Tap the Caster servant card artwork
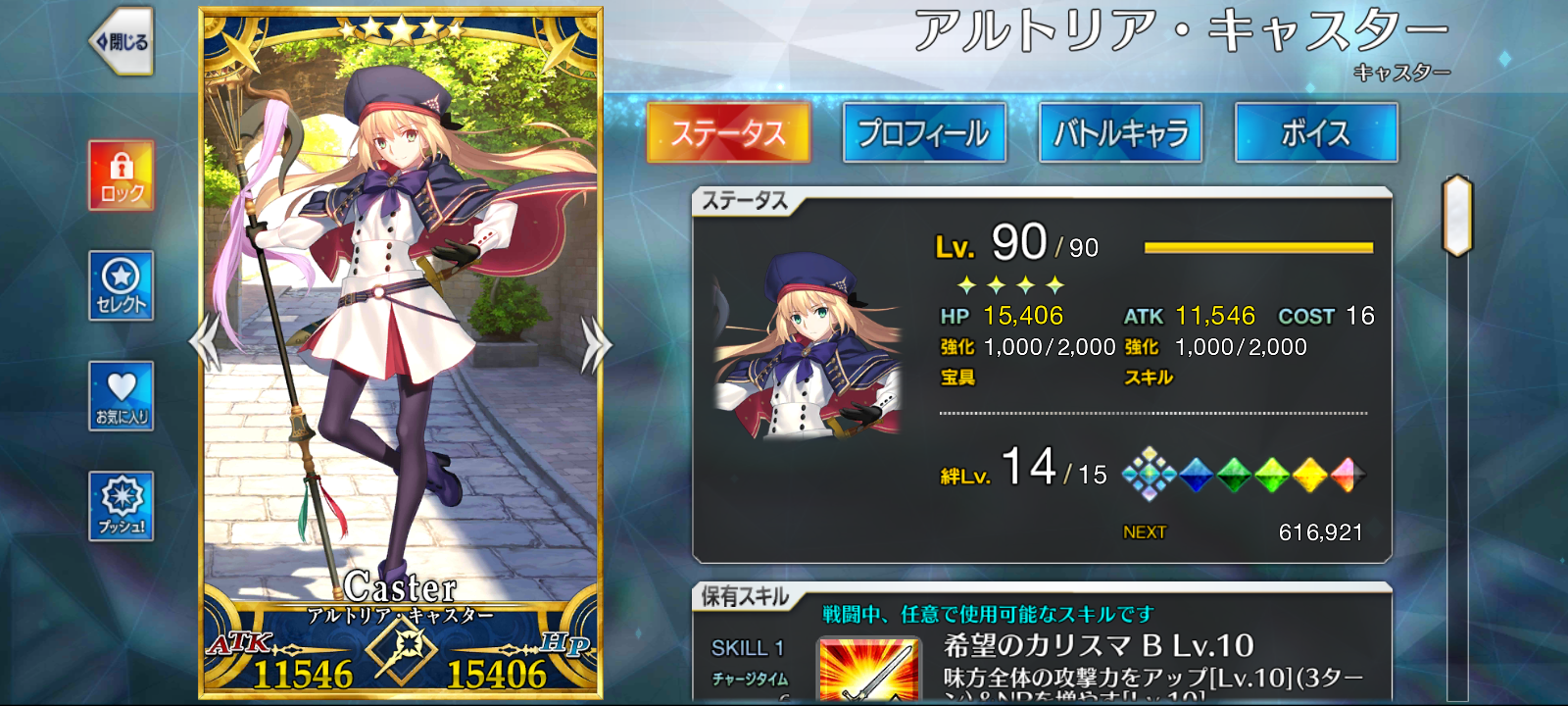This screenshot has width=1568, height=706. [401, 324]
